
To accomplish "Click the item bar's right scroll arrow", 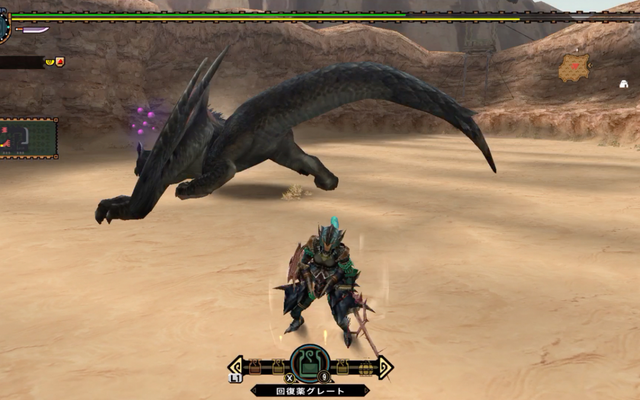I will pos(384,367).
